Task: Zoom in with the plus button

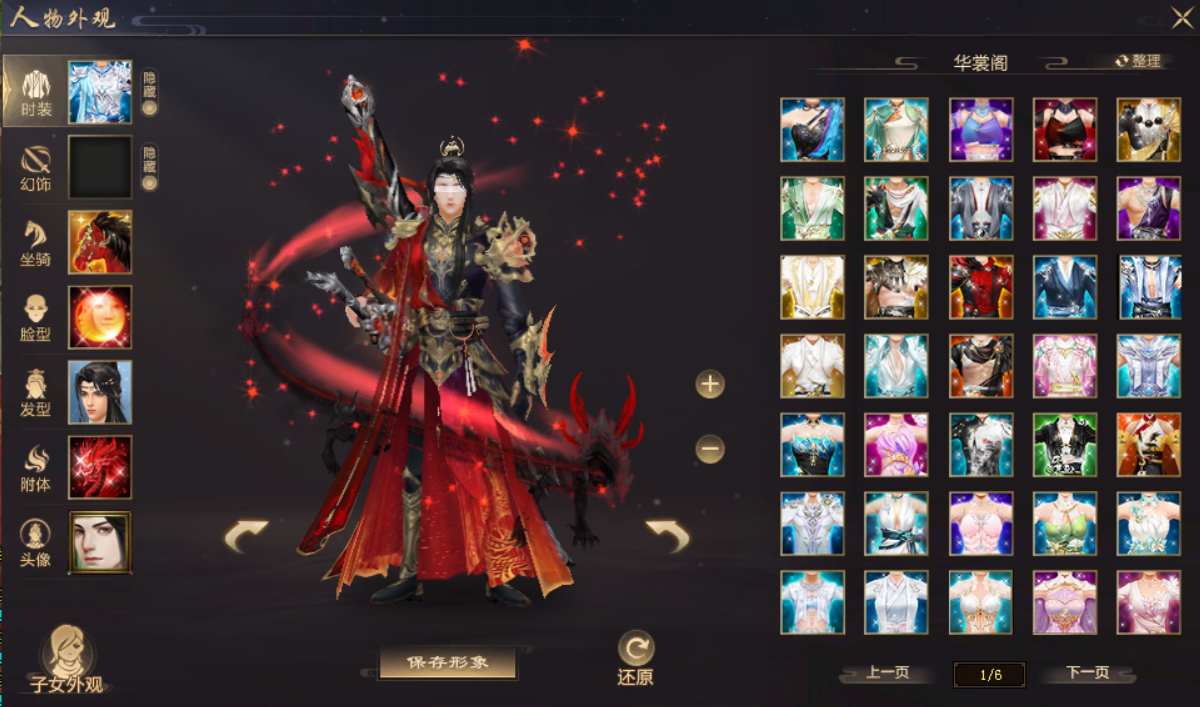Action: (x=710, y=384)
